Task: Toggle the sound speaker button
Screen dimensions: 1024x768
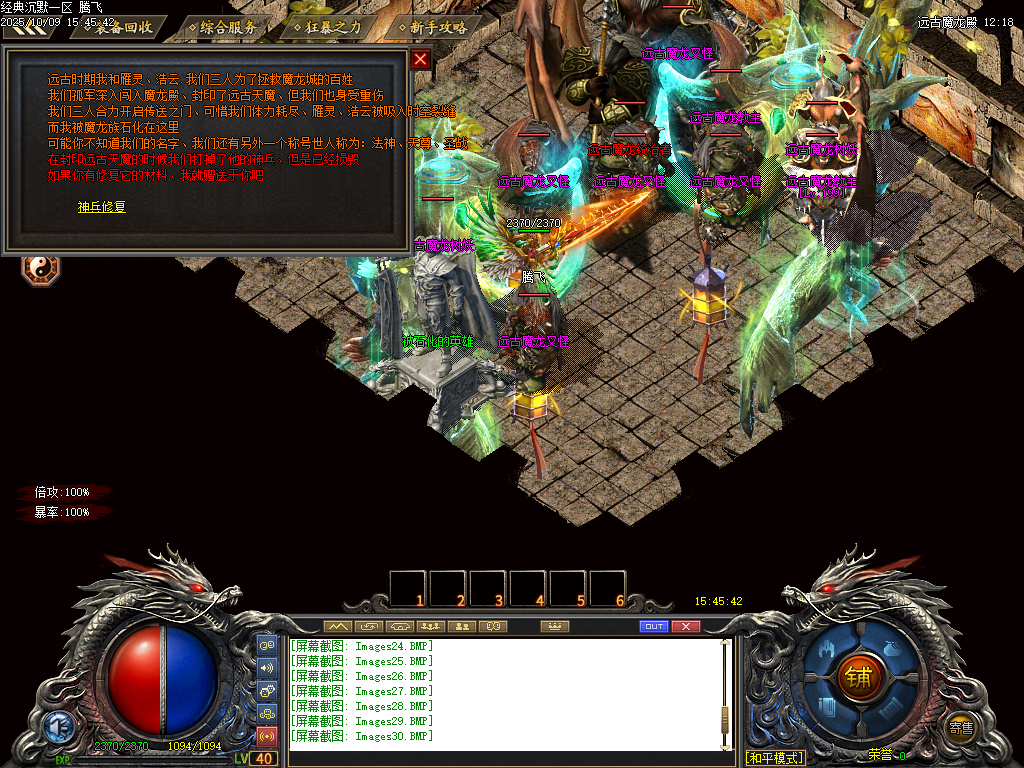Action: point(267,668)
